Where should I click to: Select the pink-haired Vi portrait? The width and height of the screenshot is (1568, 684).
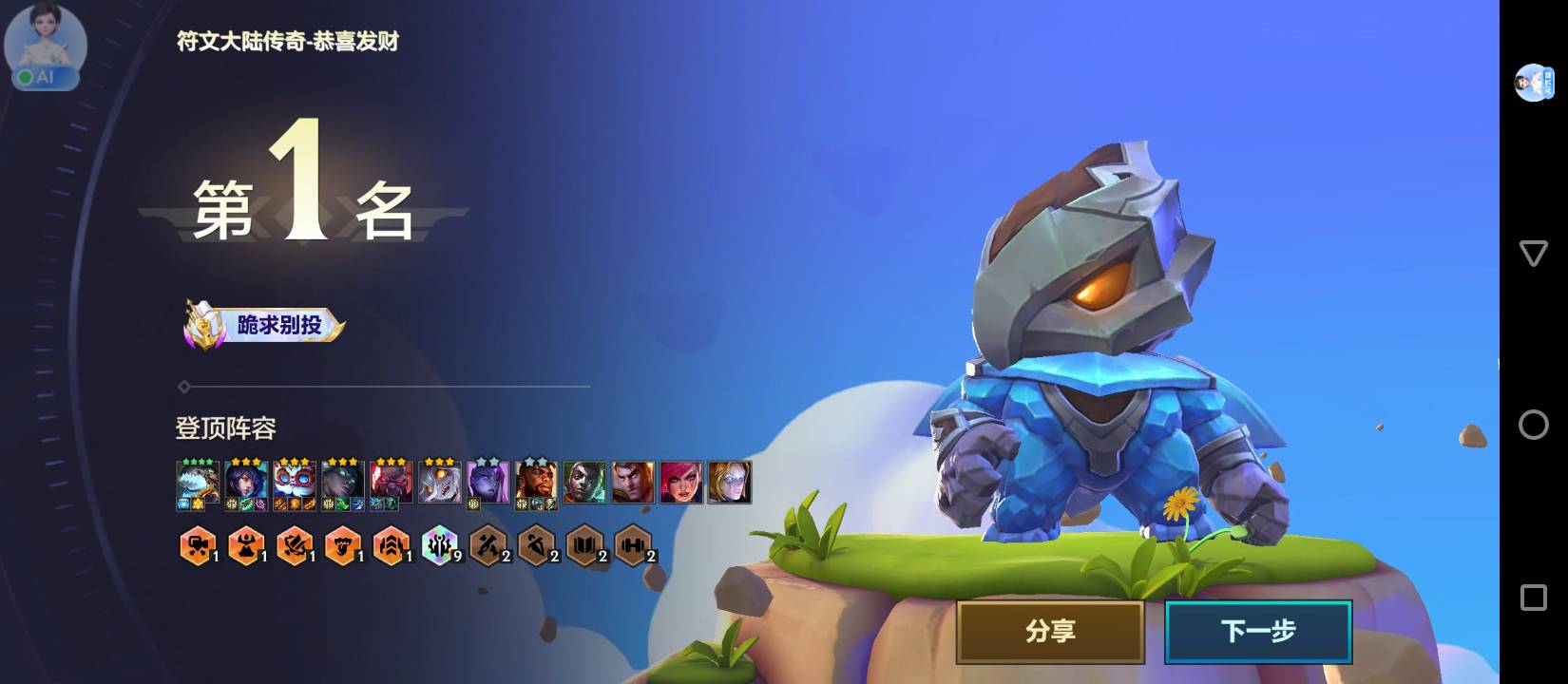(x=681, y=483)
